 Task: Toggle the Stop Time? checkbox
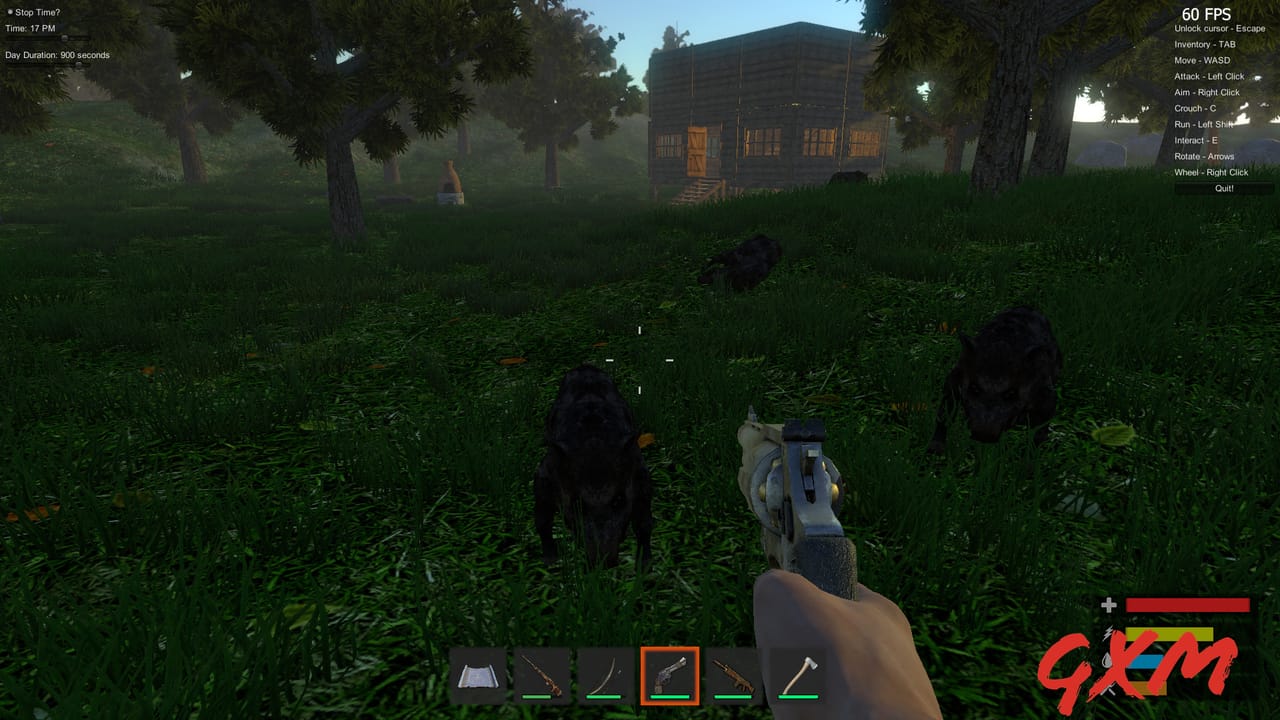pos(10,12)
